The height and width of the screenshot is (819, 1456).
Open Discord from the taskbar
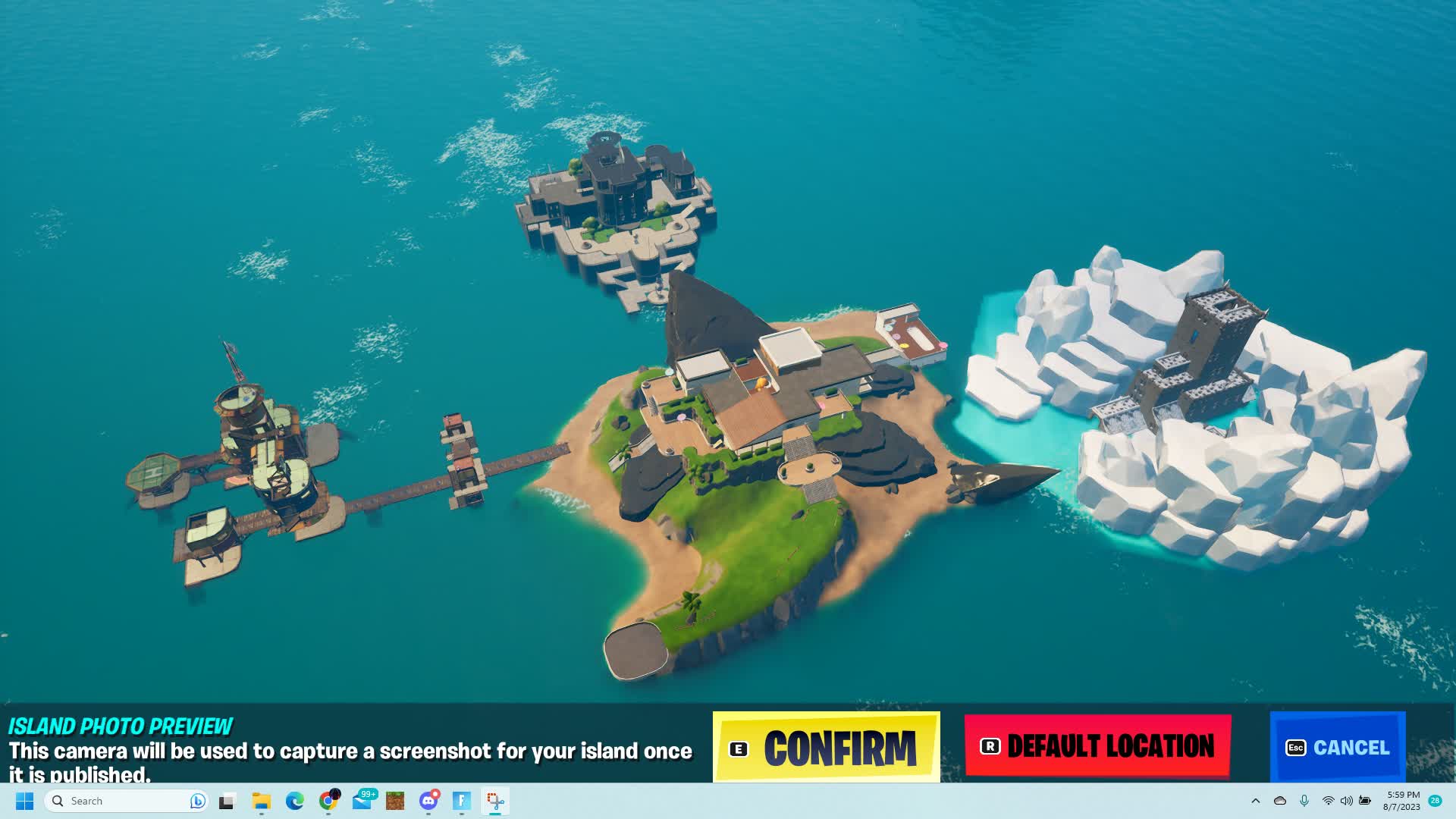[428, 801]
